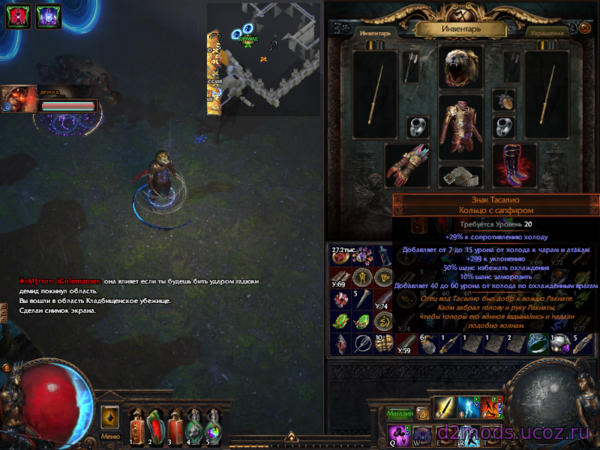Select the amulet equipment slot
Image resolution: width=600 pixels, height=450 pixels.
(x=505, y=100)
